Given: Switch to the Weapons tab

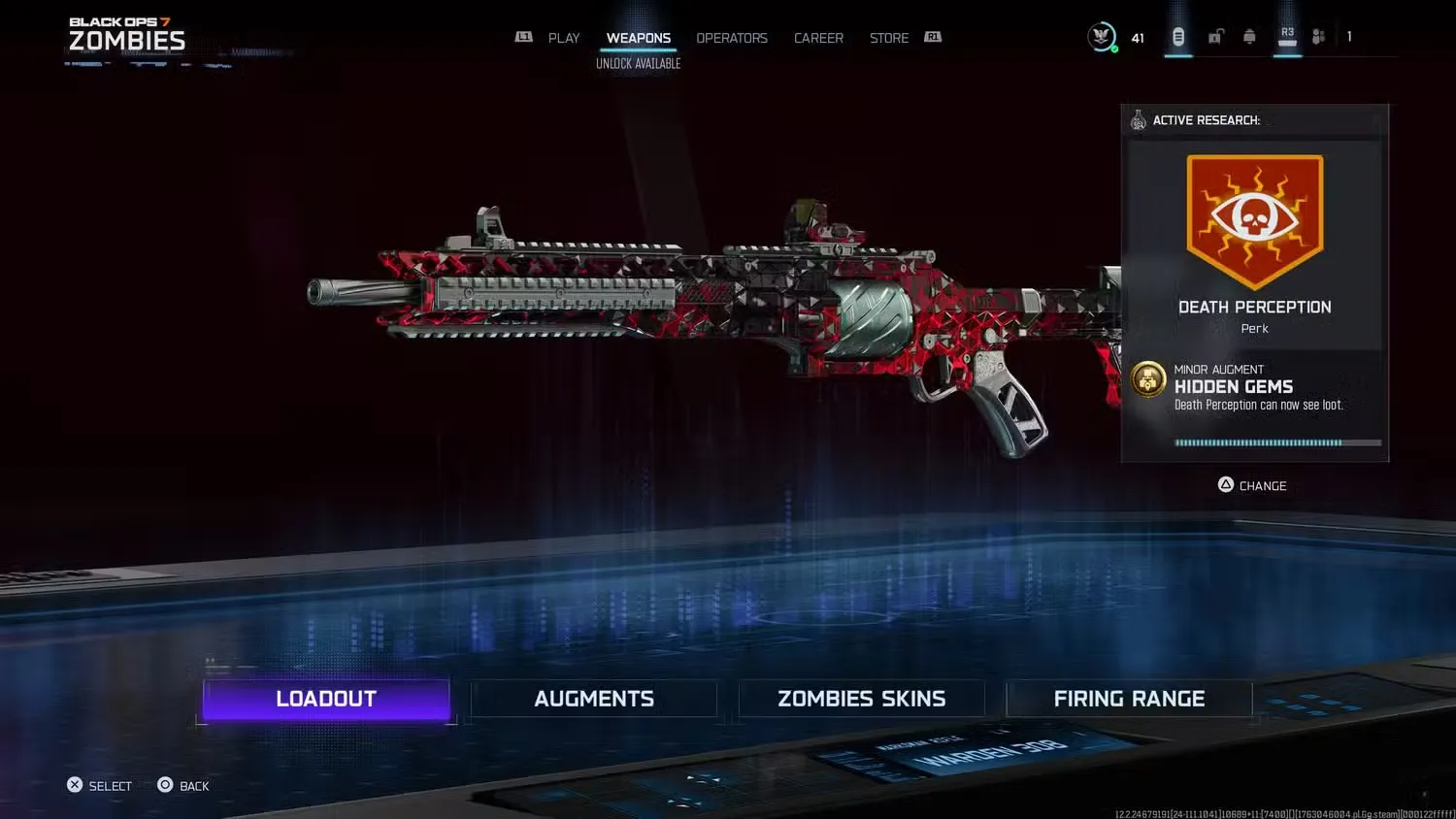Looking at the screenshot, I should (639, 37).
